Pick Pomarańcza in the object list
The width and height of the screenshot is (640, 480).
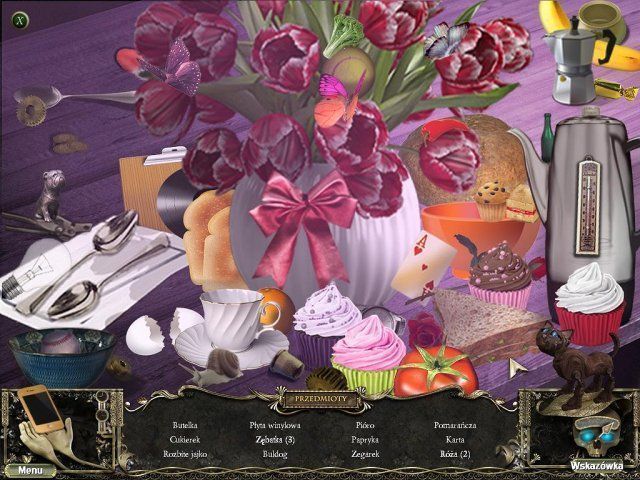tap(455, 425)
